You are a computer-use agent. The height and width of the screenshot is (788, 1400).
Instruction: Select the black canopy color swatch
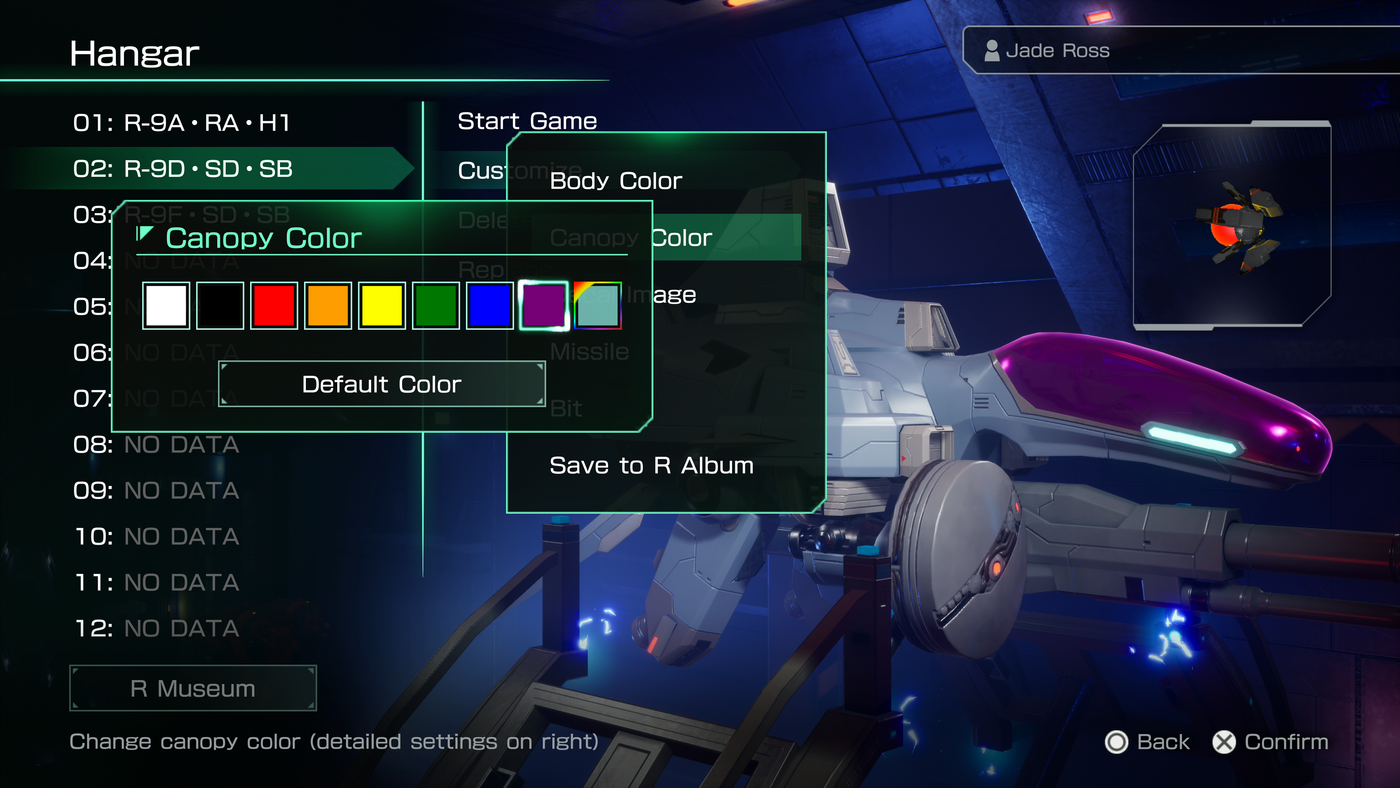(219, 305)
